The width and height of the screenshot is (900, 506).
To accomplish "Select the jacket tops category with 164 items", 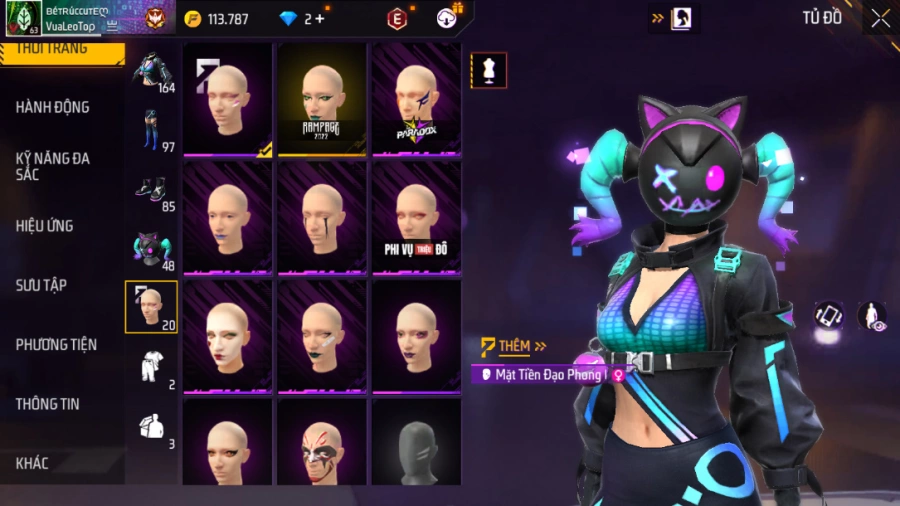I will tap(152, 70).
